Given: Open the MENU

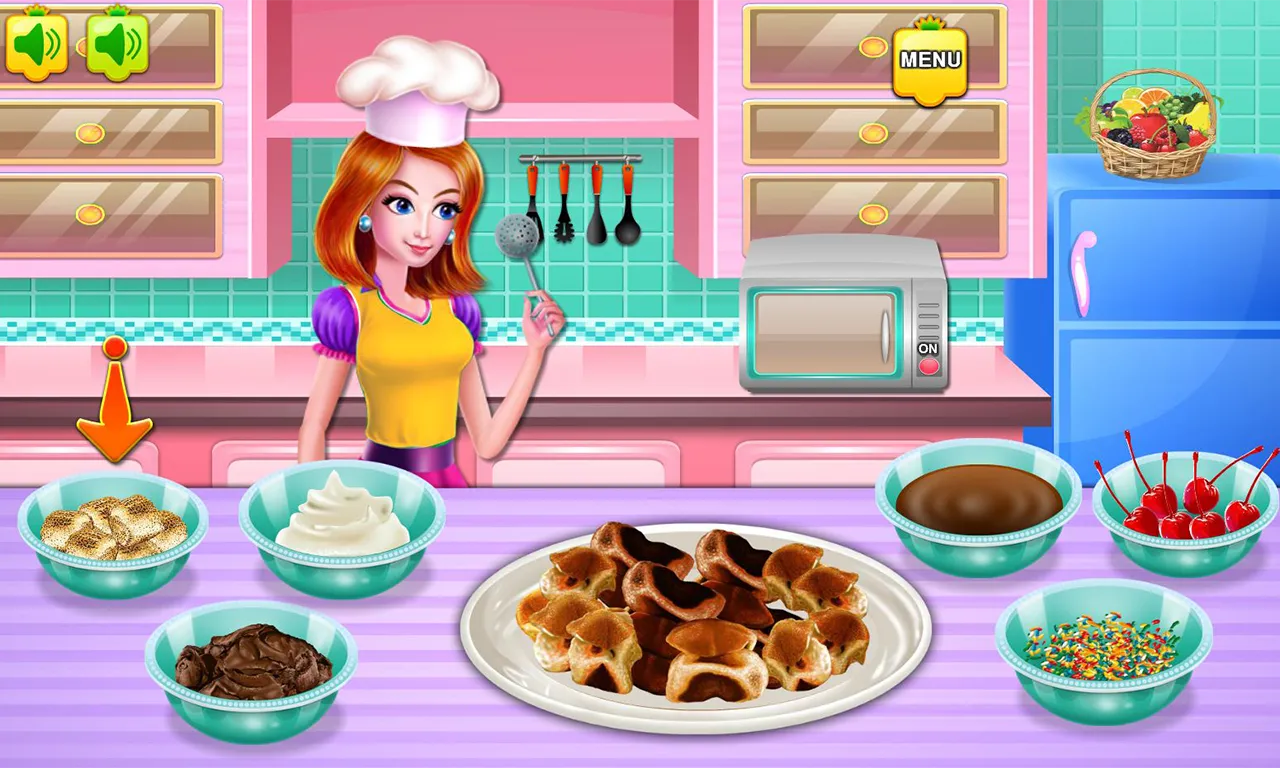Looking at the screenshot, I should click(x=928, y=62).
